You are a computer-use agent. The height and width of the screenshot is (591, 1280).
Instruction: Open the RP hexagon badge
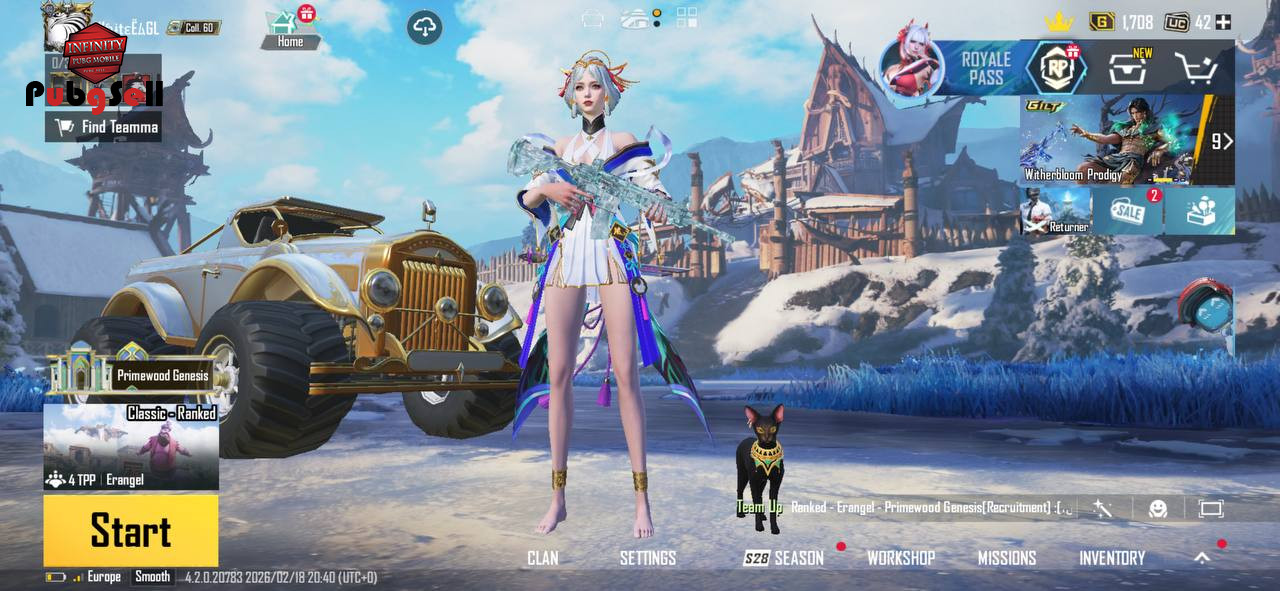1058,68
